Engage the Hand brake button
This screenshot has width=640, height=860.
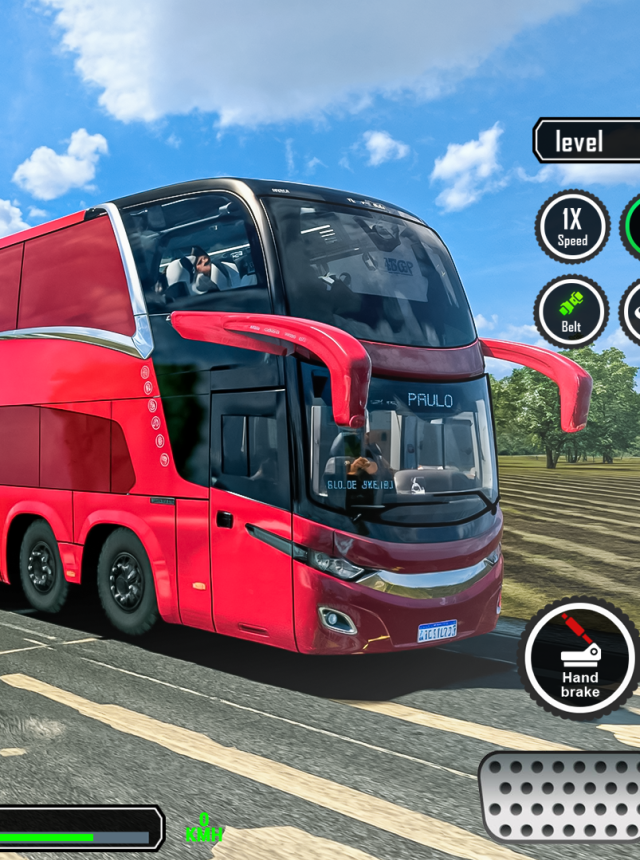[x=580, y=659]
